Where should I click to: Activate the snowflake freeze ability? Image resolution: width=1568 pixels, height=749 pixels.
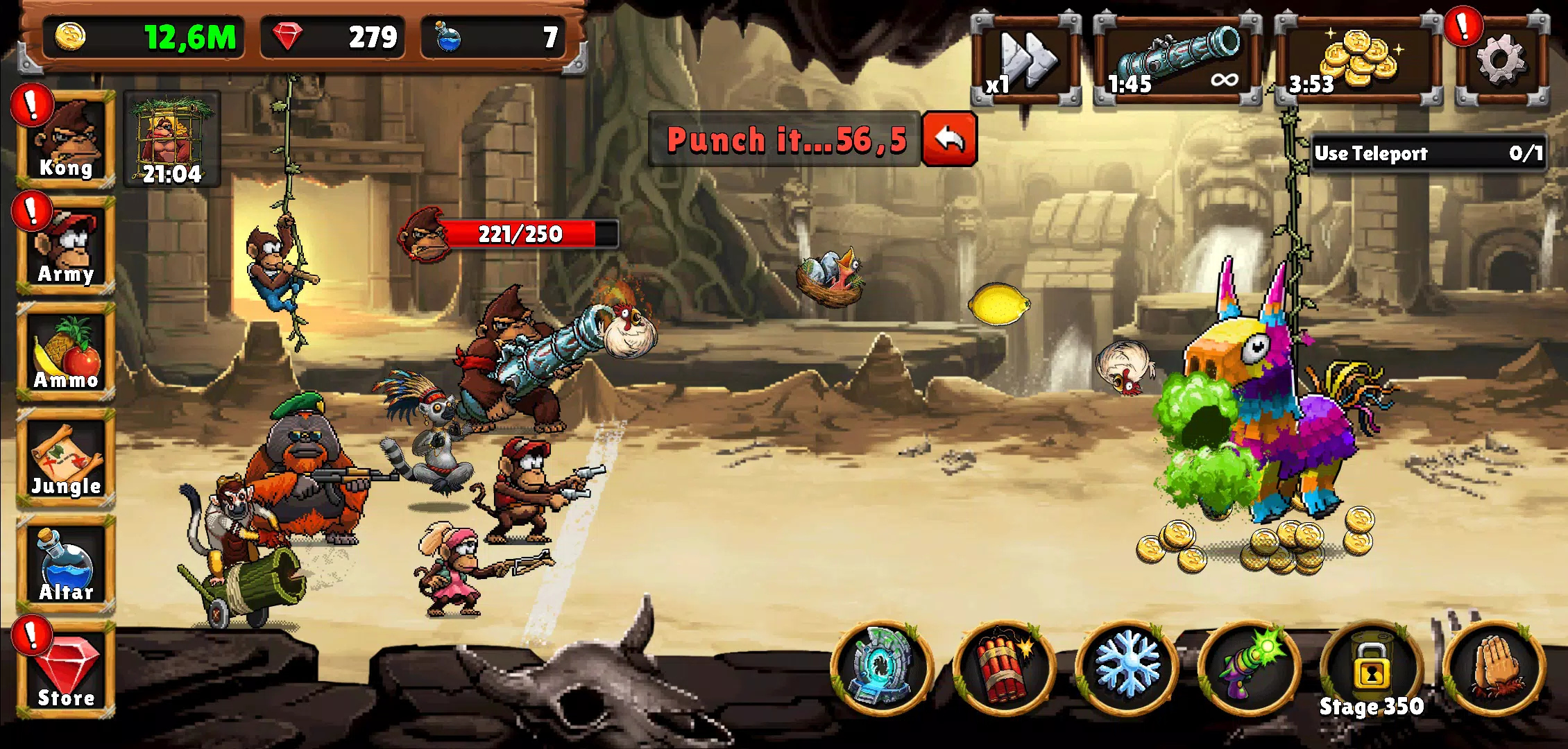[1126, 667]
